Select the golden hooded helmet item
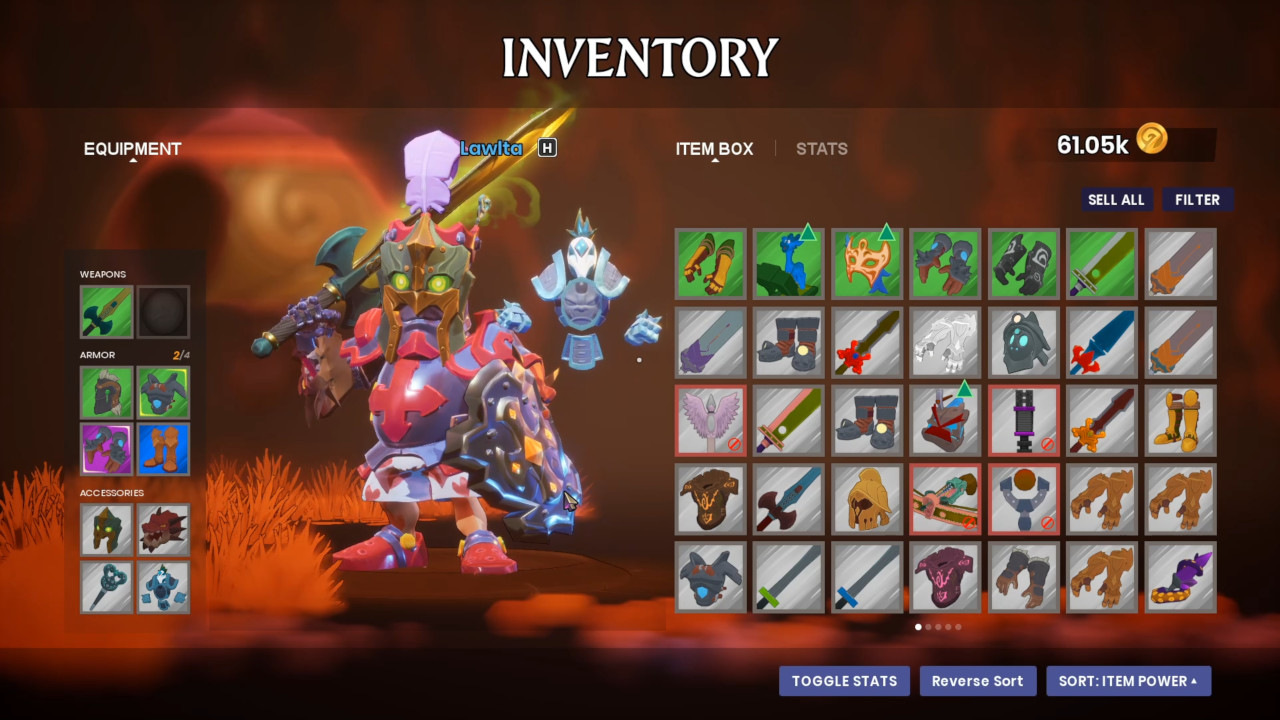Viewport: 1280px width, 720px height. [867, 498]
